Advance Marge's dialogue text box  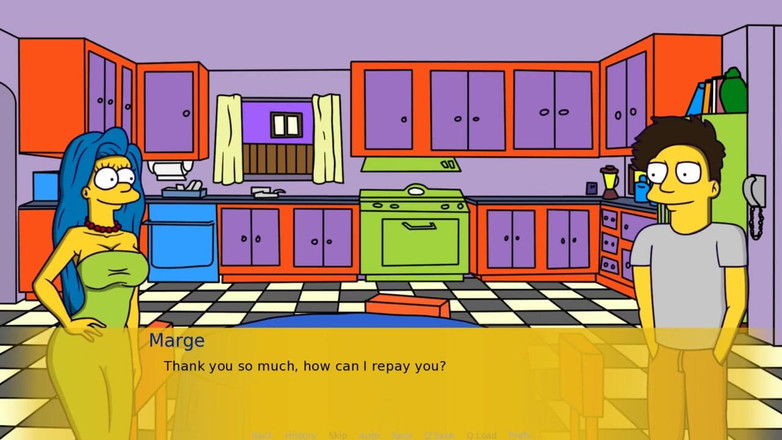pyautogui.click(x=400, y=380)
